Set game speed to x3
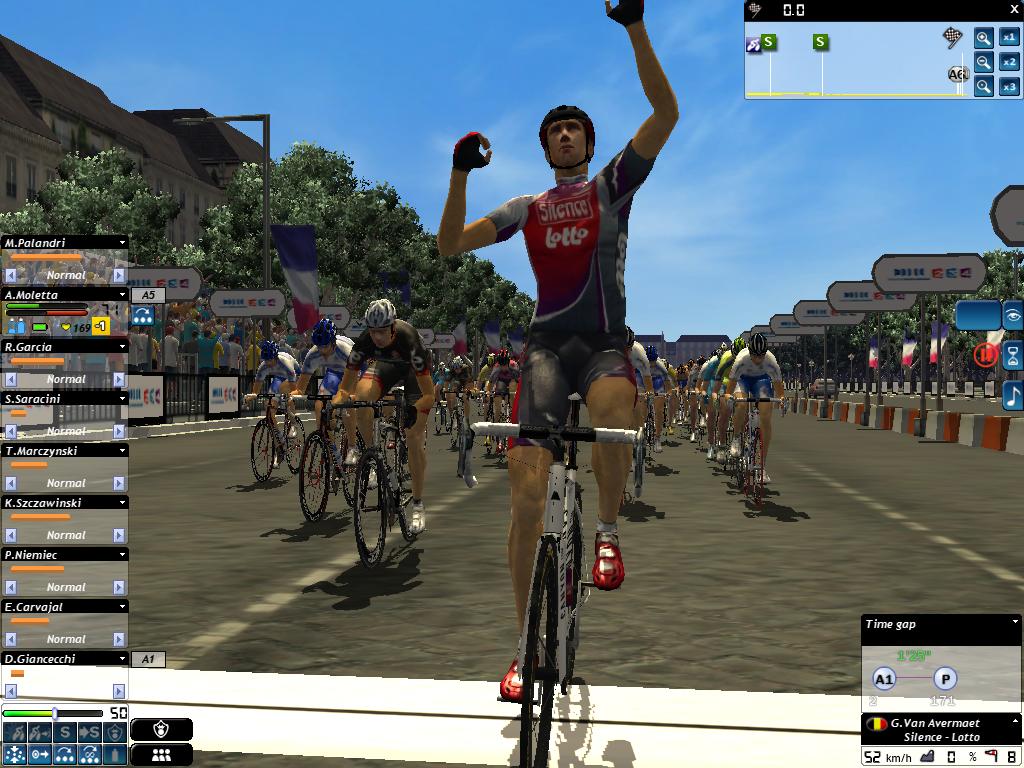The height and width of the screenshot is (768, 1024). (x=1009, y=87)
